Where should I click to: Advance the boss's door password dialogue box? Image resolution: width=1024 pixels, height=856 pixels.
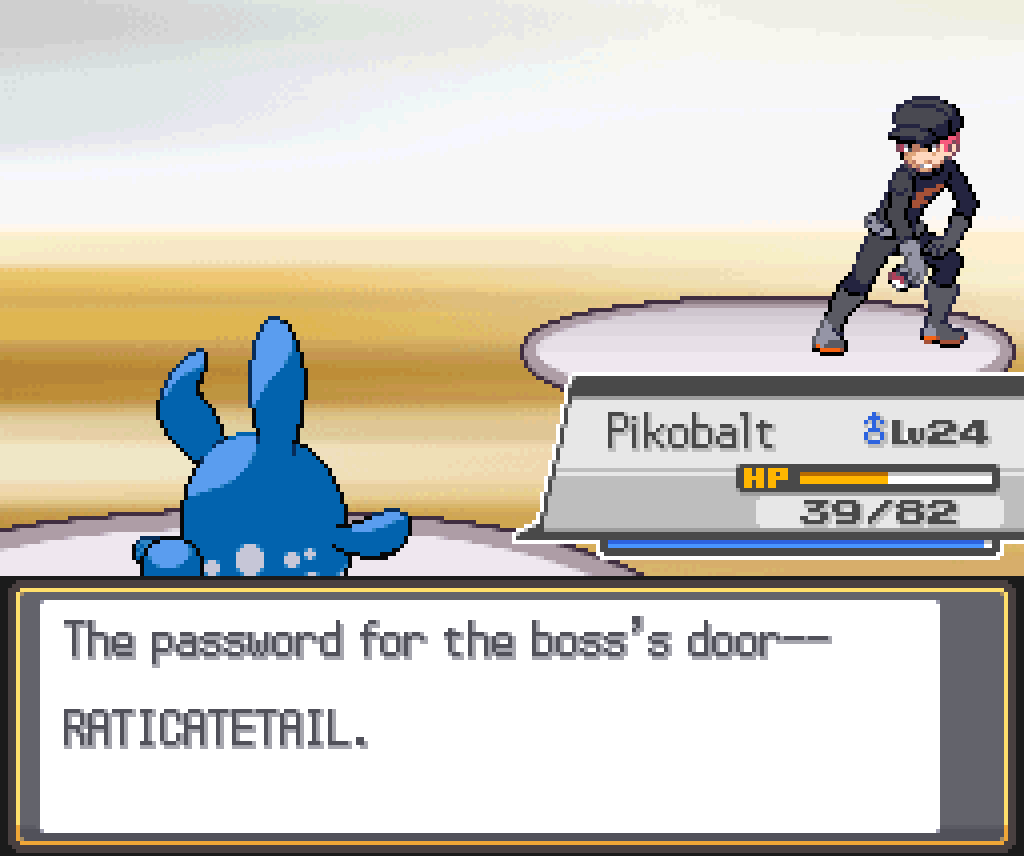coord(490,714)
